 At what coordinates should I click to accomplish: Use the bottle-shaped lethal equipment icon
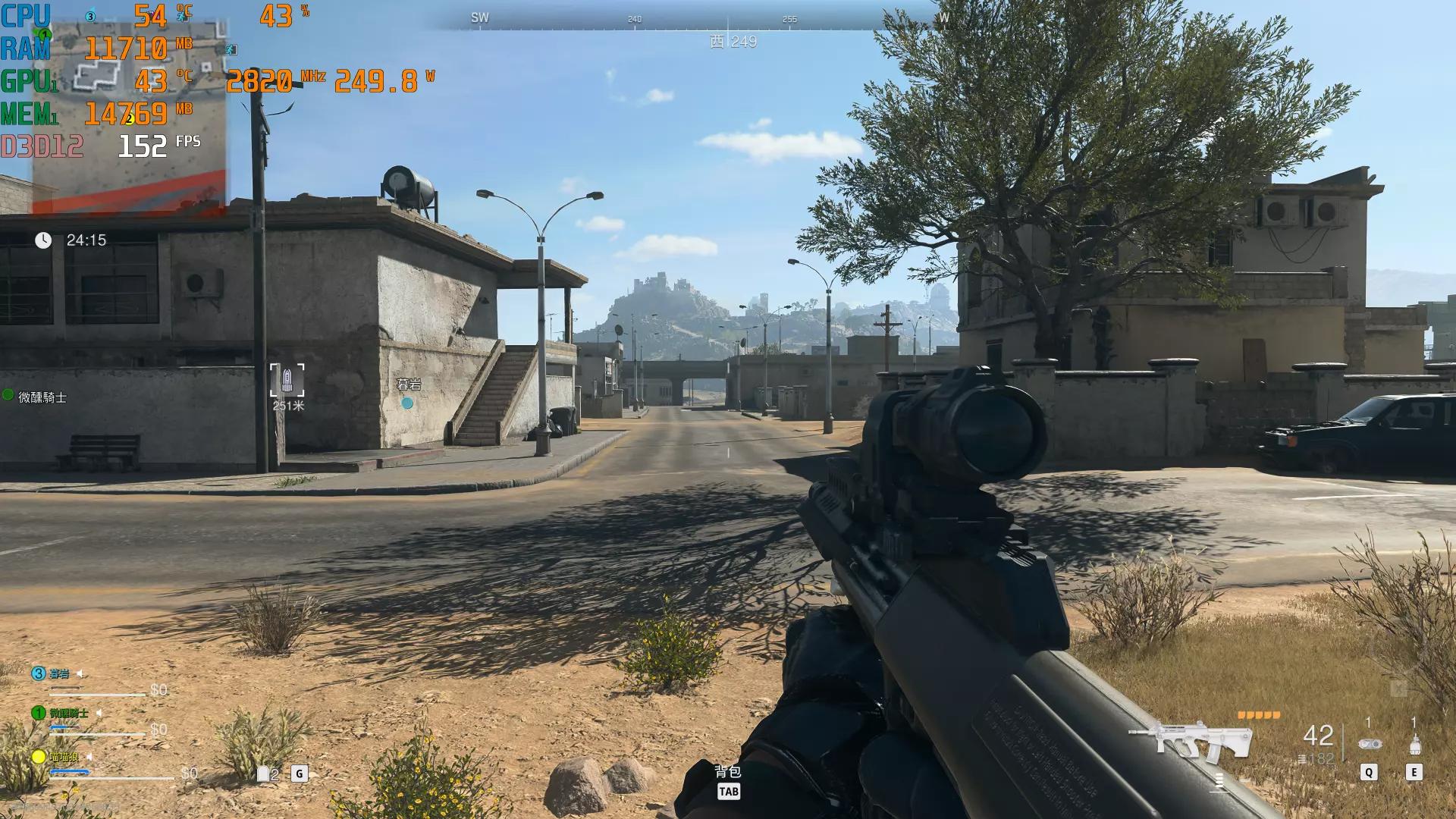(x=1414, y=744)
